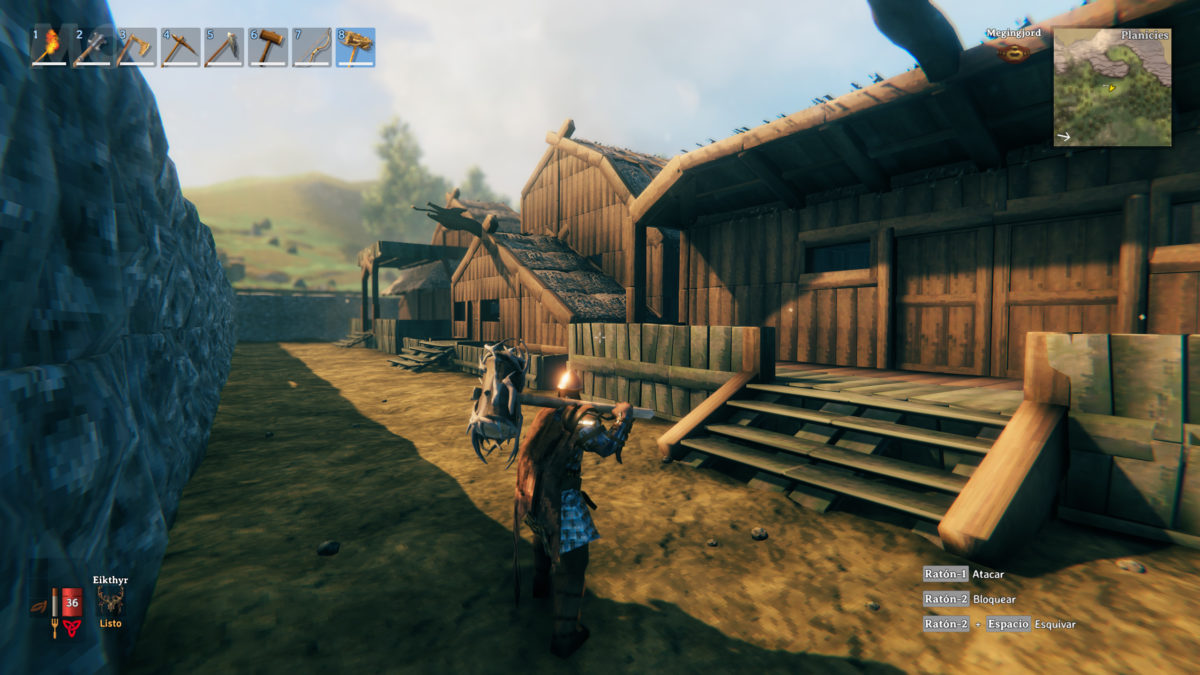This screenshot has width=1200, height=675.
Task: Equip the cultivator in hotbar slot 5
Action: click(224, 46)
